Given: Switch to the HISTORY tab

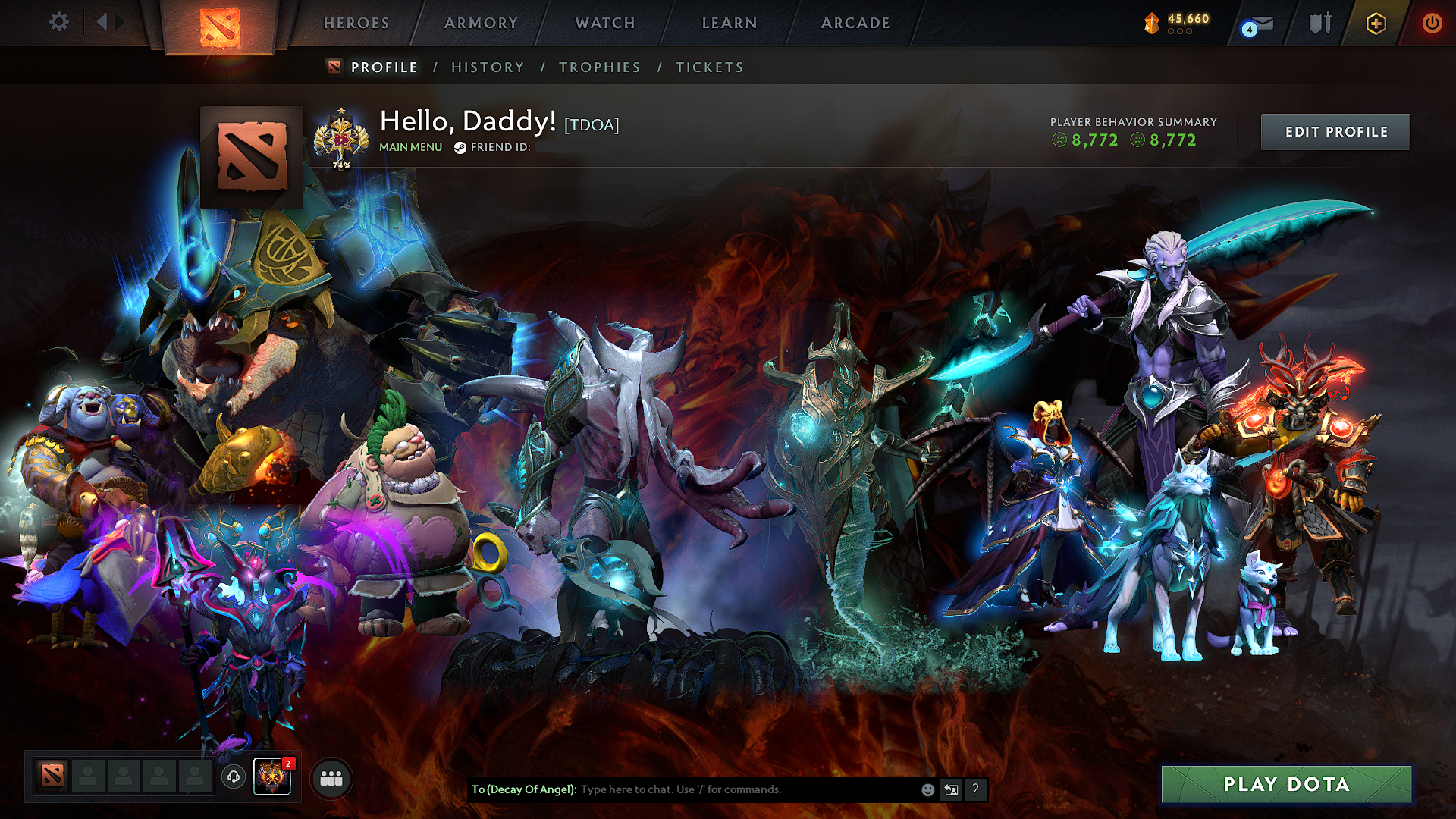Looking at the screenshot, I should coord(487,67).
